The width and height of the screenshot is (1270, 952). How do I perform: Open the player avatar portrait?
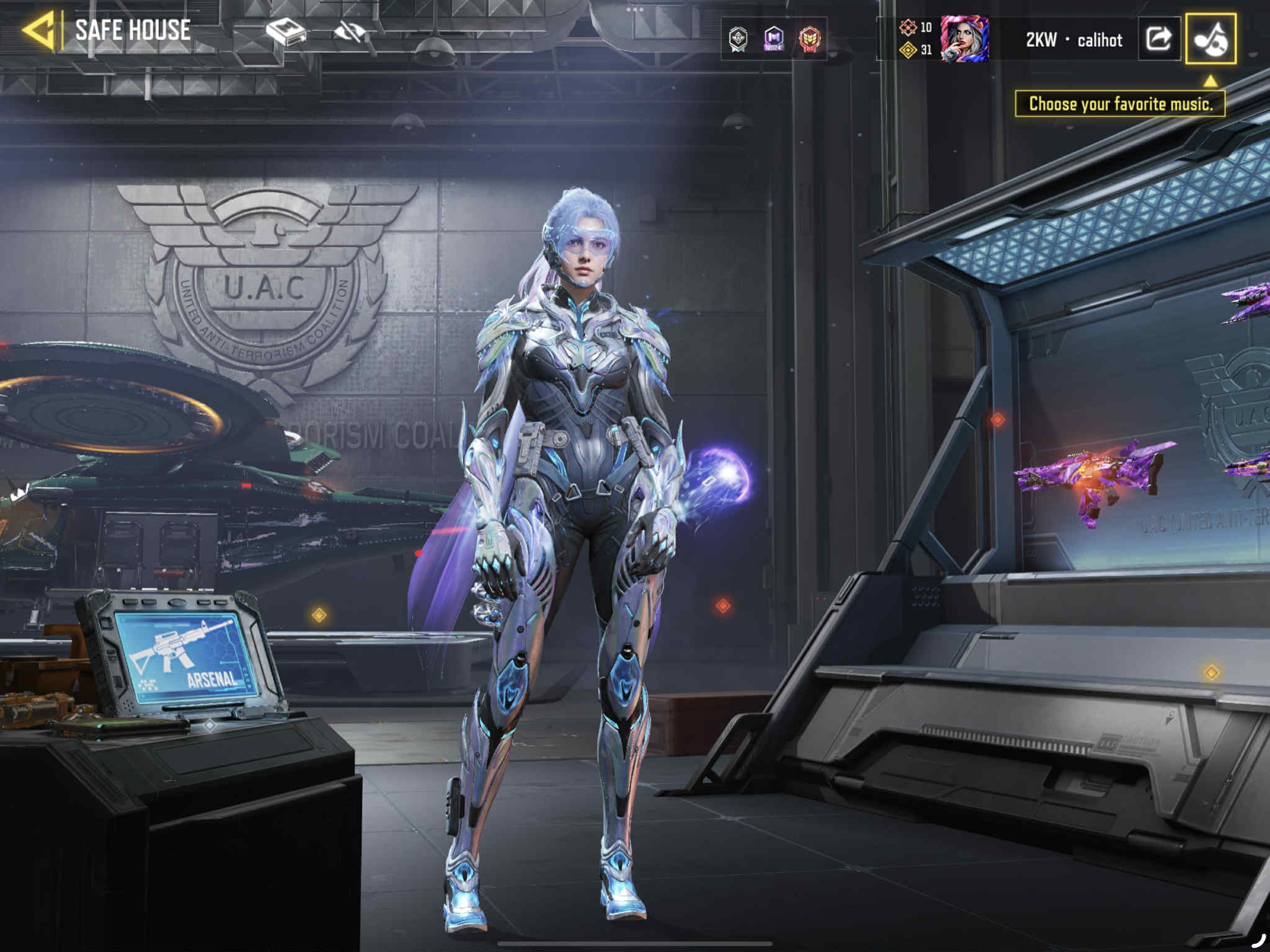[964, 39]
